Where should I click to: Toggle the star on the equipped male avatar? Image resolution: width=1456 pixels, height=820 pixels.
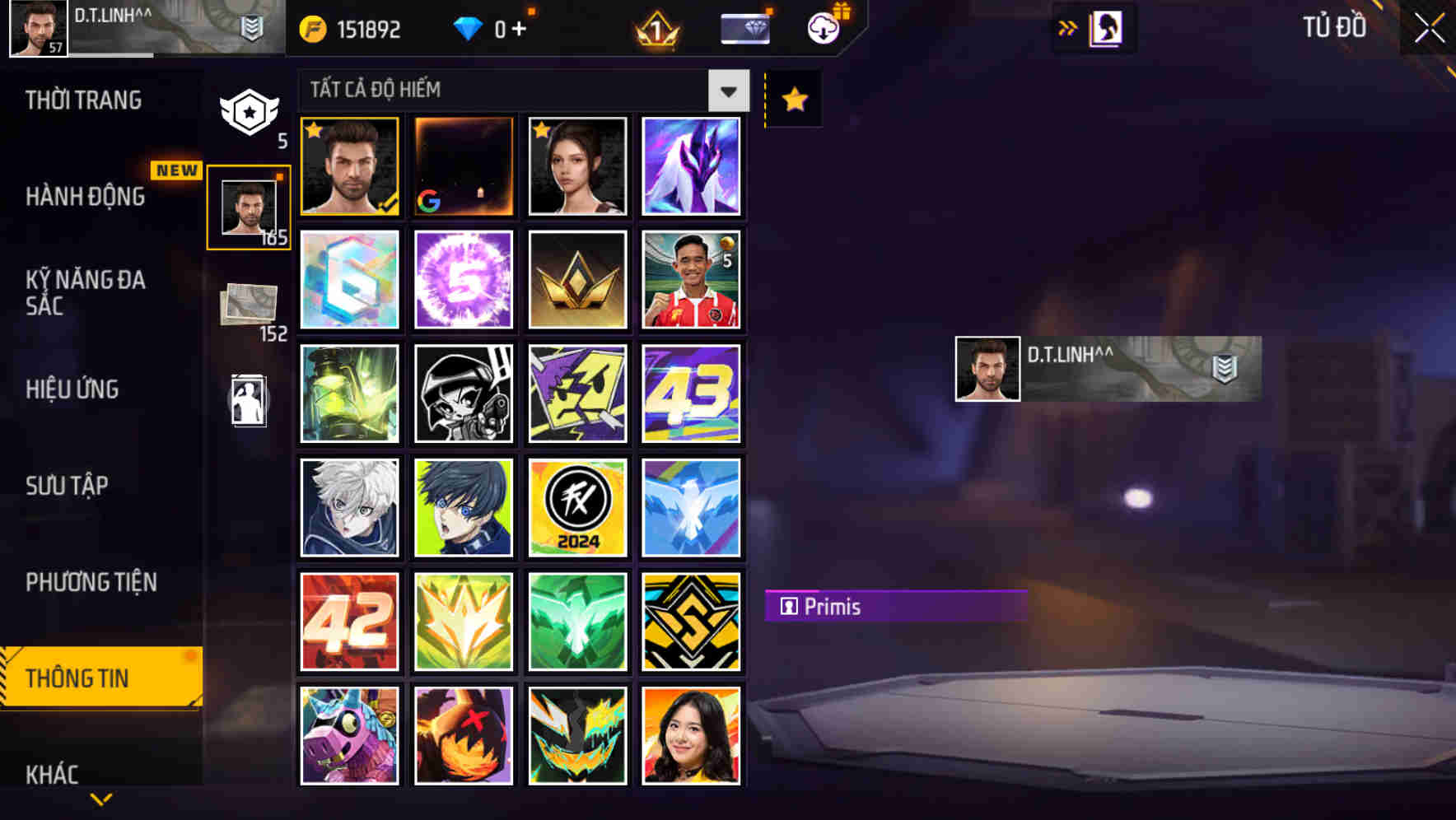pyautogui.click(x=315, y=129)
